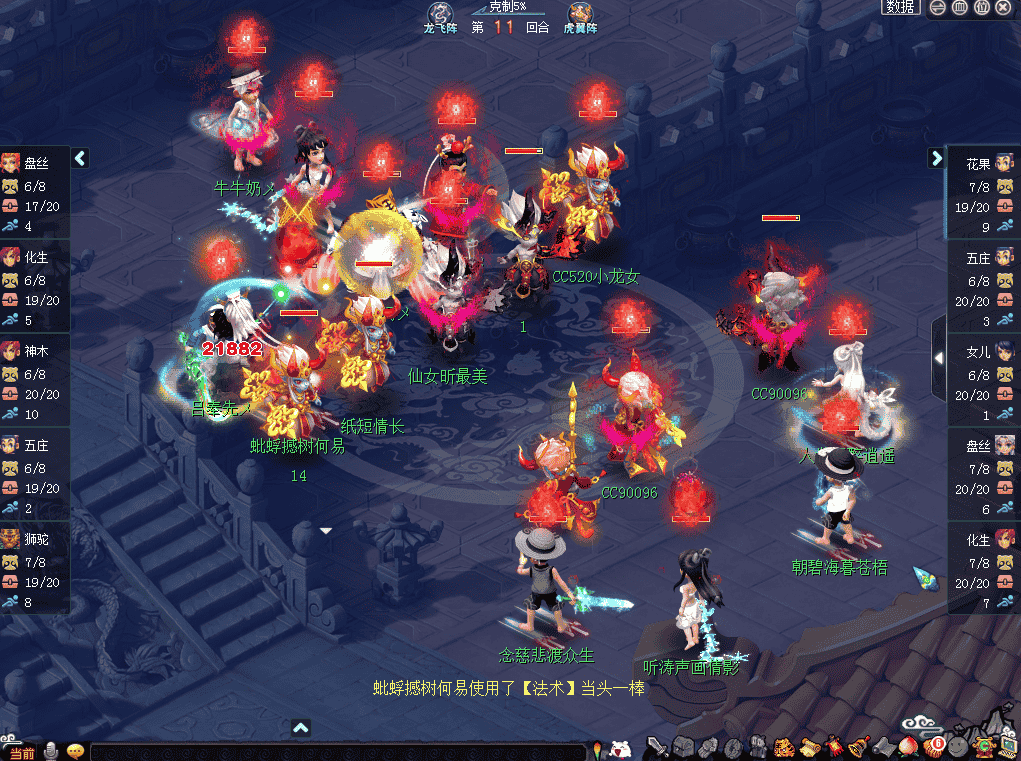Image resolution: width=1021 pixels, height=761 pixels.
Task: Select the 狮驼 team member row
Action: (x=36, y=567)
